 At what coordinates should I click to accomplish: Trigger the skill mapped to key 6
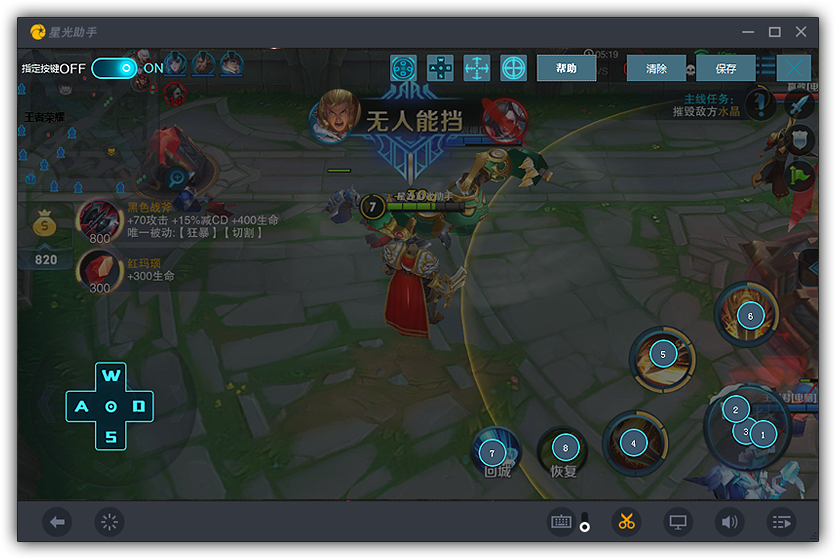point(750,316)
